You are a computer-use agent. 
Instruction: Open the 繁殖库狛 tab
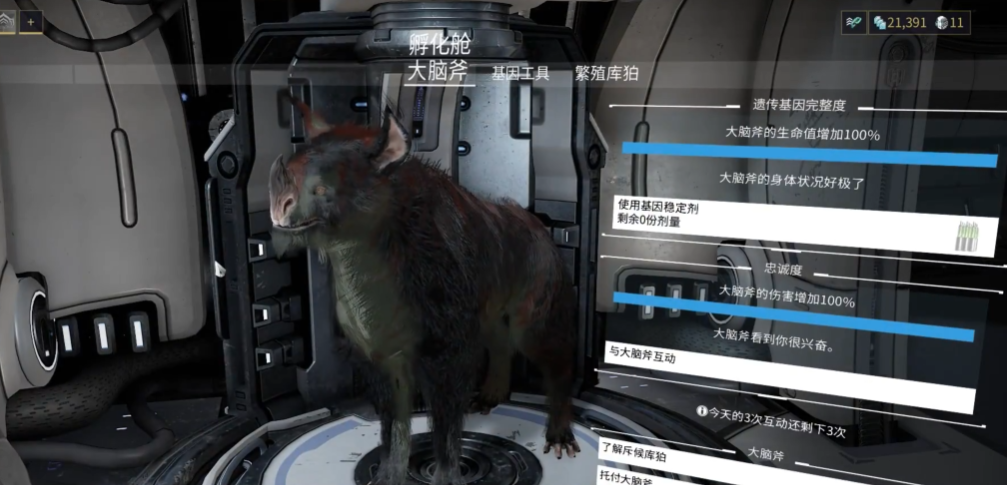[607, 73]
